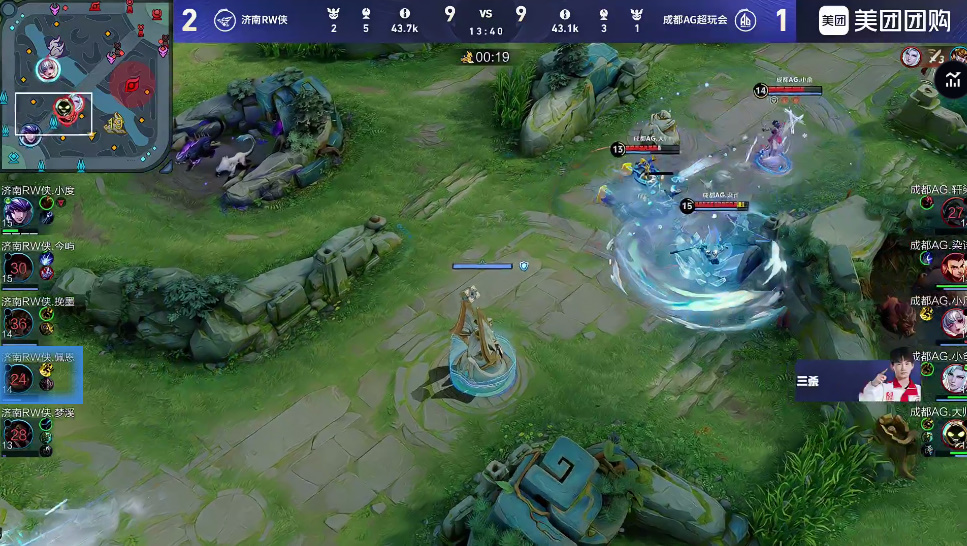This screenshot has height=546, width=967.
Task: Click the minimap in the corner
Action: click(x=87, y=86)
